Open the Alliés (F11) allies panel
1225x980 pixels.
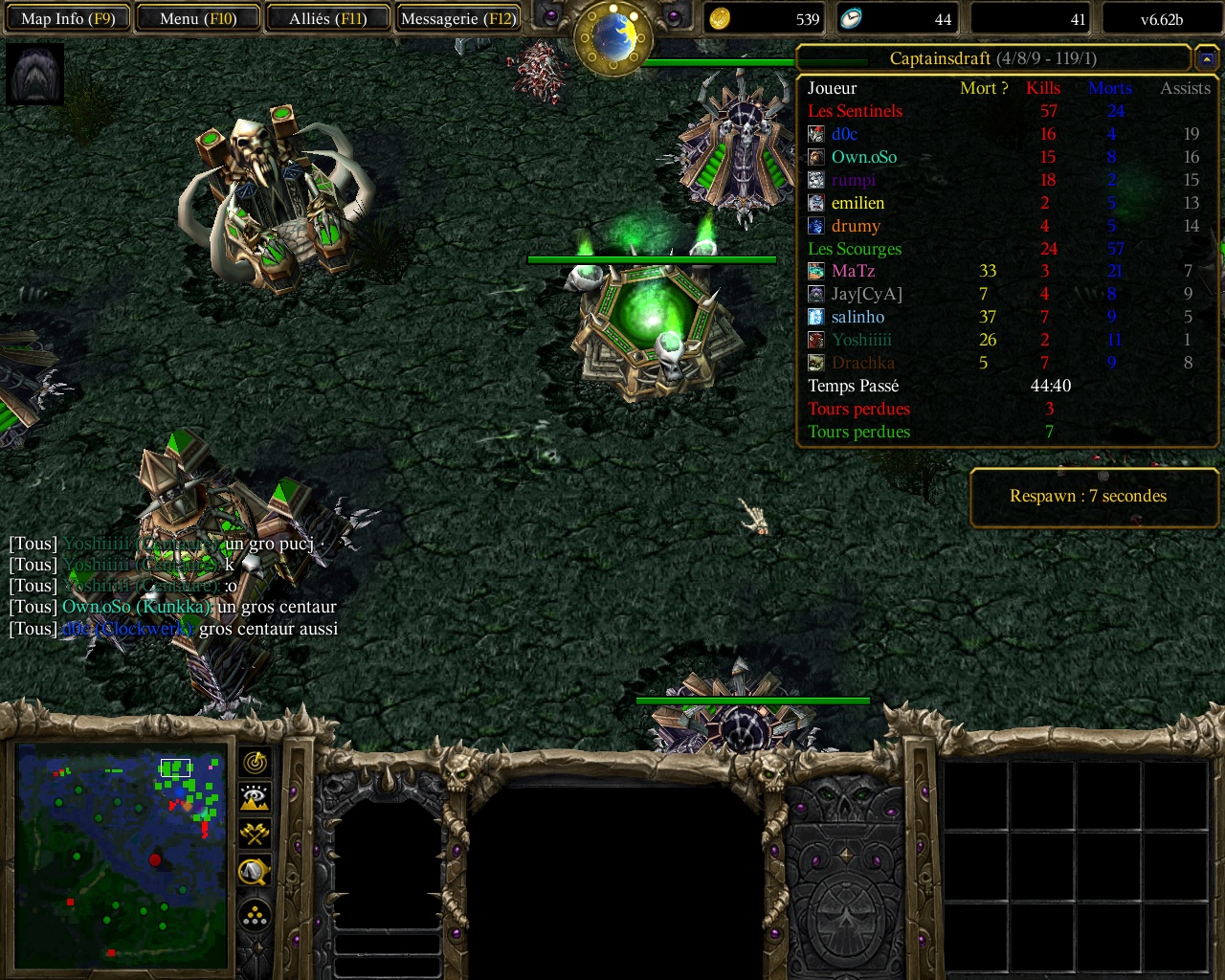(x=327, y=18)
